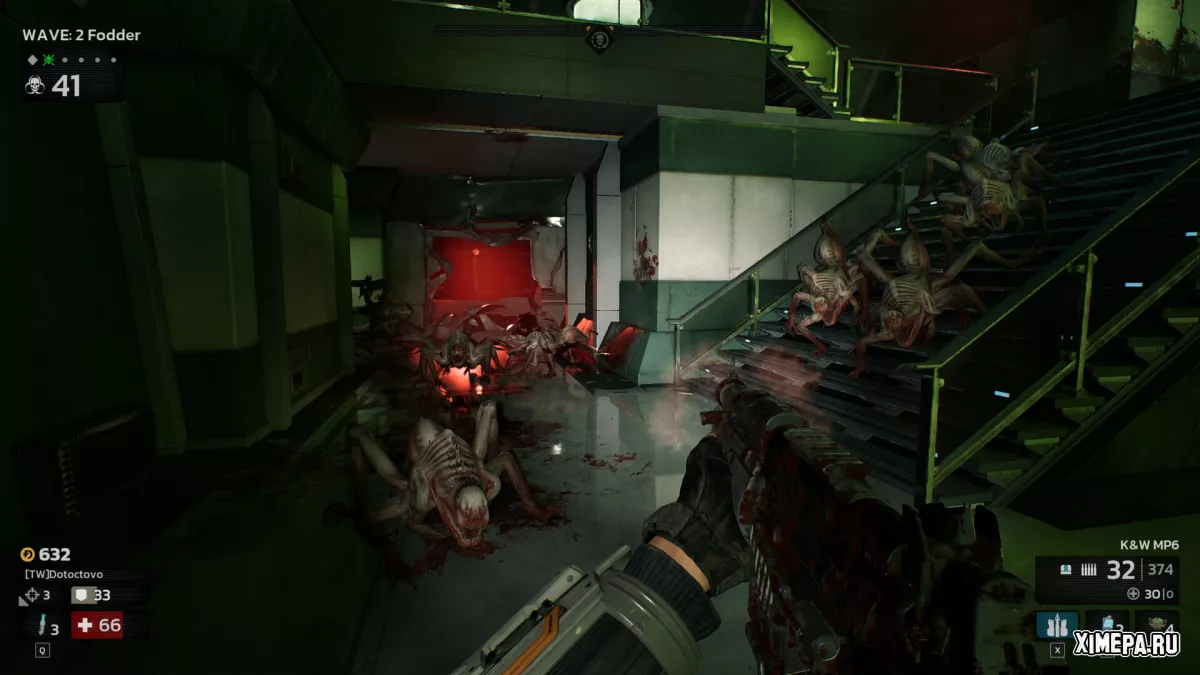1200x675 pixels.
Task: Click the biohazard skull enemies-remaining icon
Action: pos(35,86)
